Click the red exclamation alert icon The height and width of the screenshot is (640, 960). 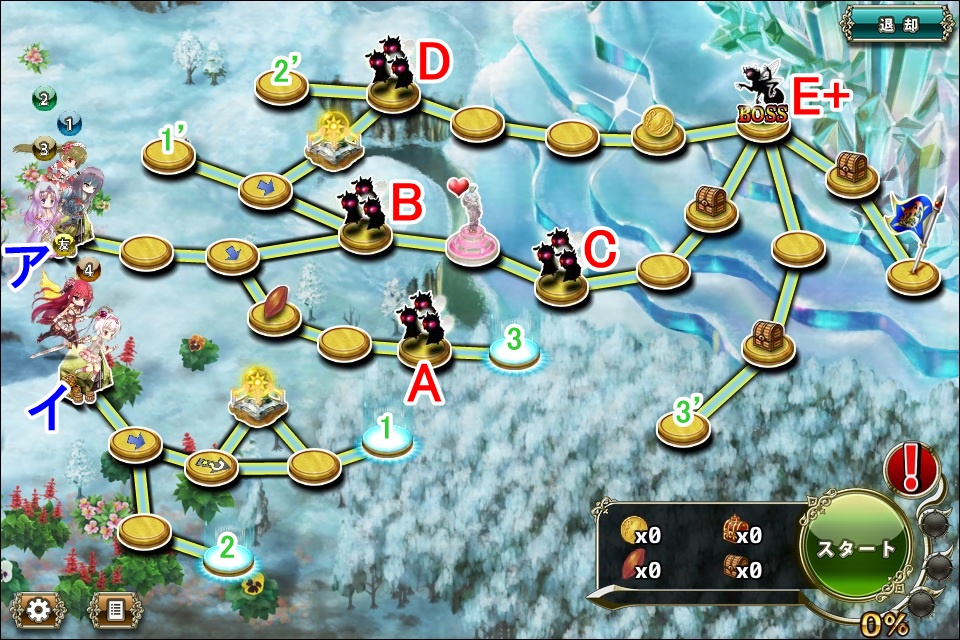911,467
